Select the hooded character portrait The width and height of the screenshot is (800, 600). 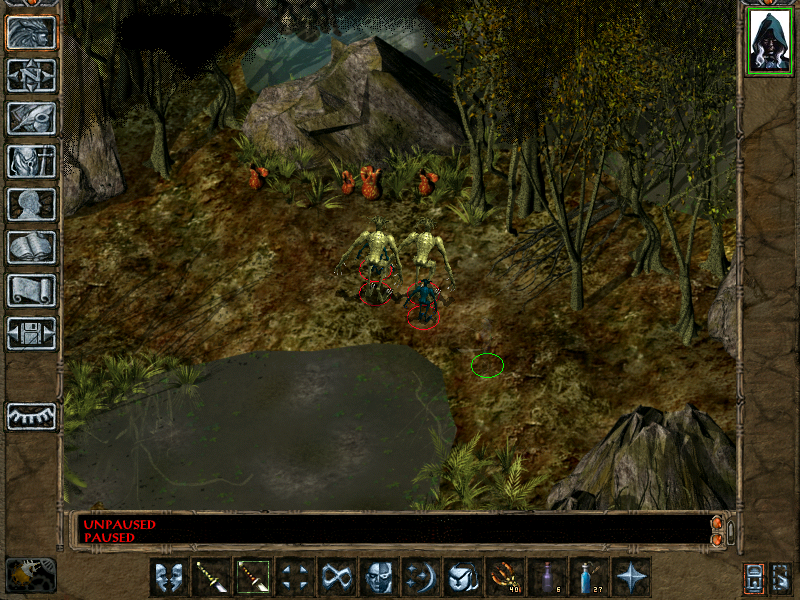[768, 42]
